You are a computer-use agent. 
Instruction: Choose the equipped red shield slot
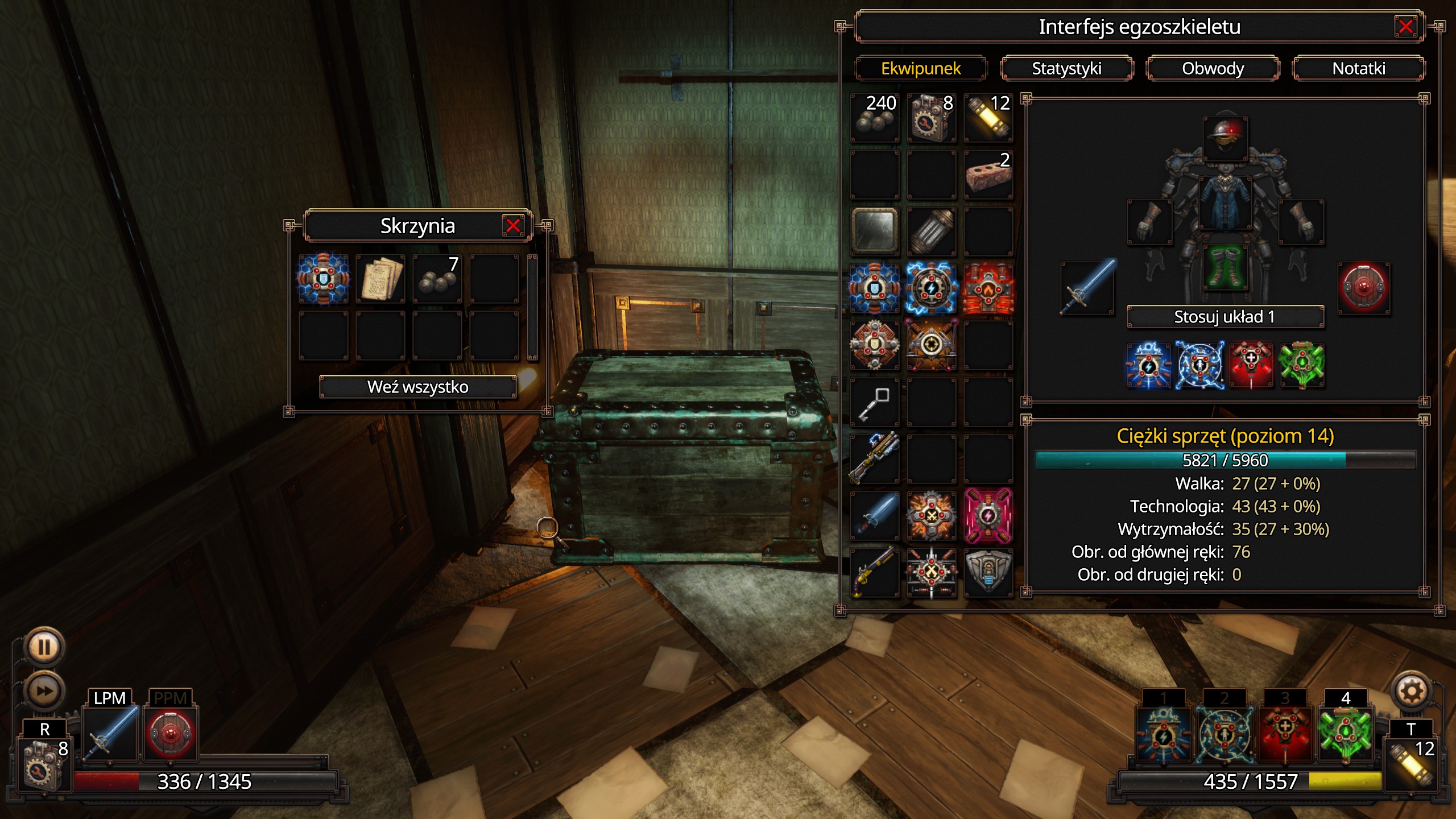(1363, 288)
